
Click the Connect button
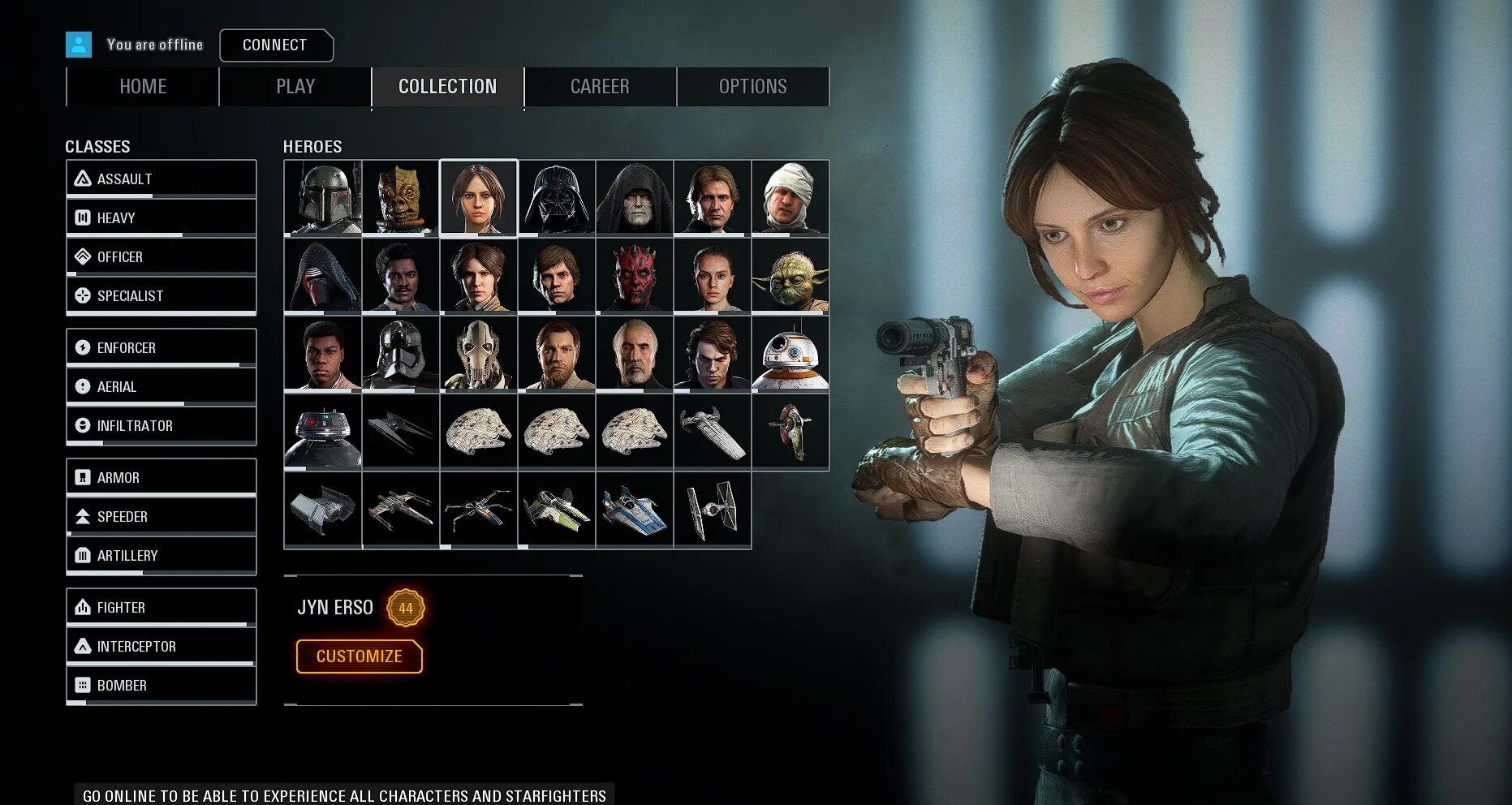click(276, 45)
